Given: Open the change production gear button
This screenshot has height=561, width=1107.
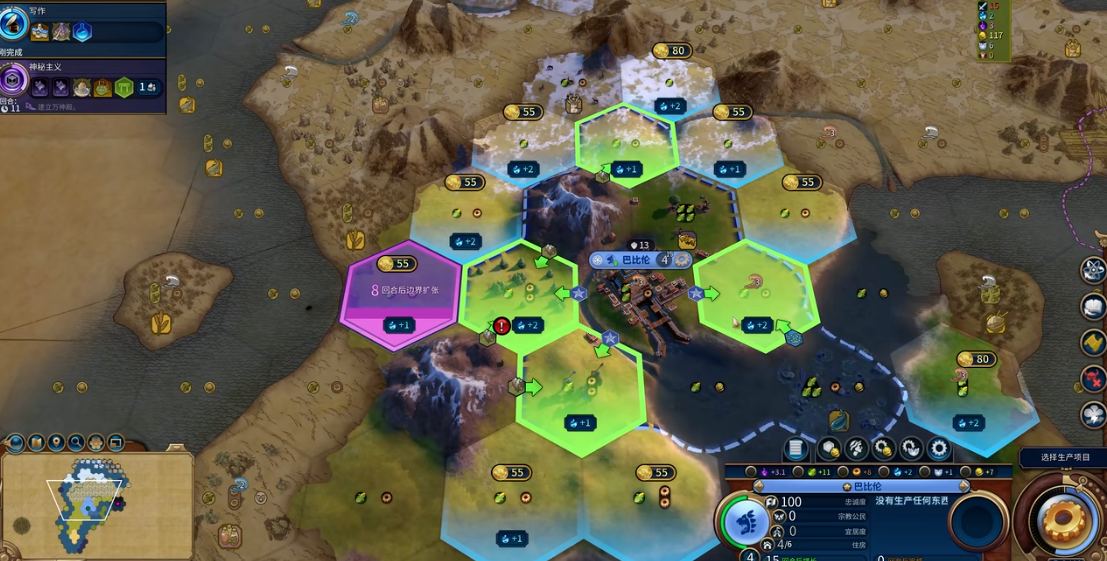Looking at the screenshot, I should (x=939, y=449).
